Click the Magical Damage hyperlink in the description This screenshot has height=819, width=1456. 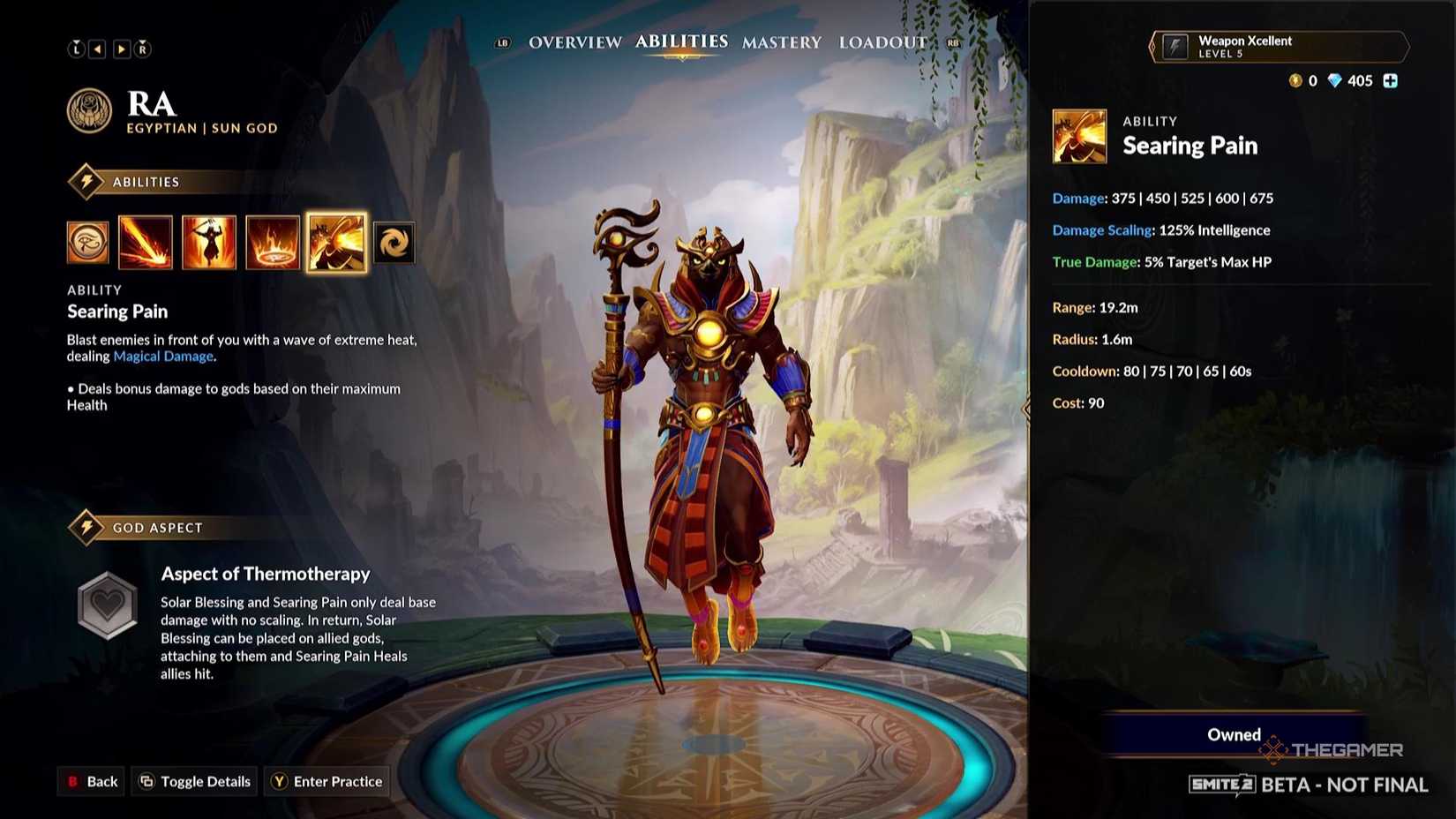click(x=162, y=356)
